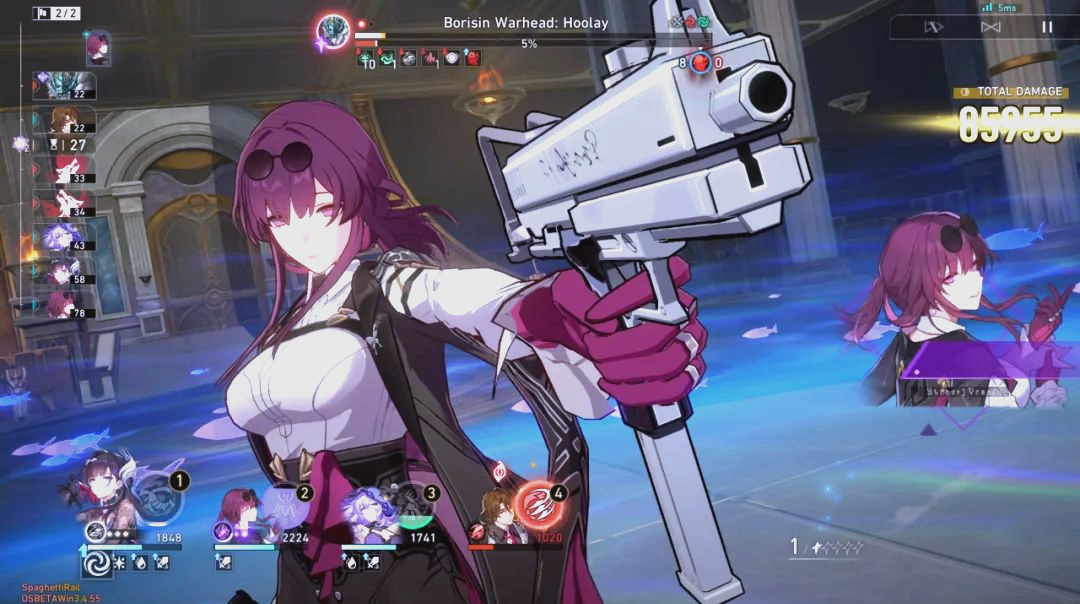Toggle auto-battle mode

[x=991, y=27]
